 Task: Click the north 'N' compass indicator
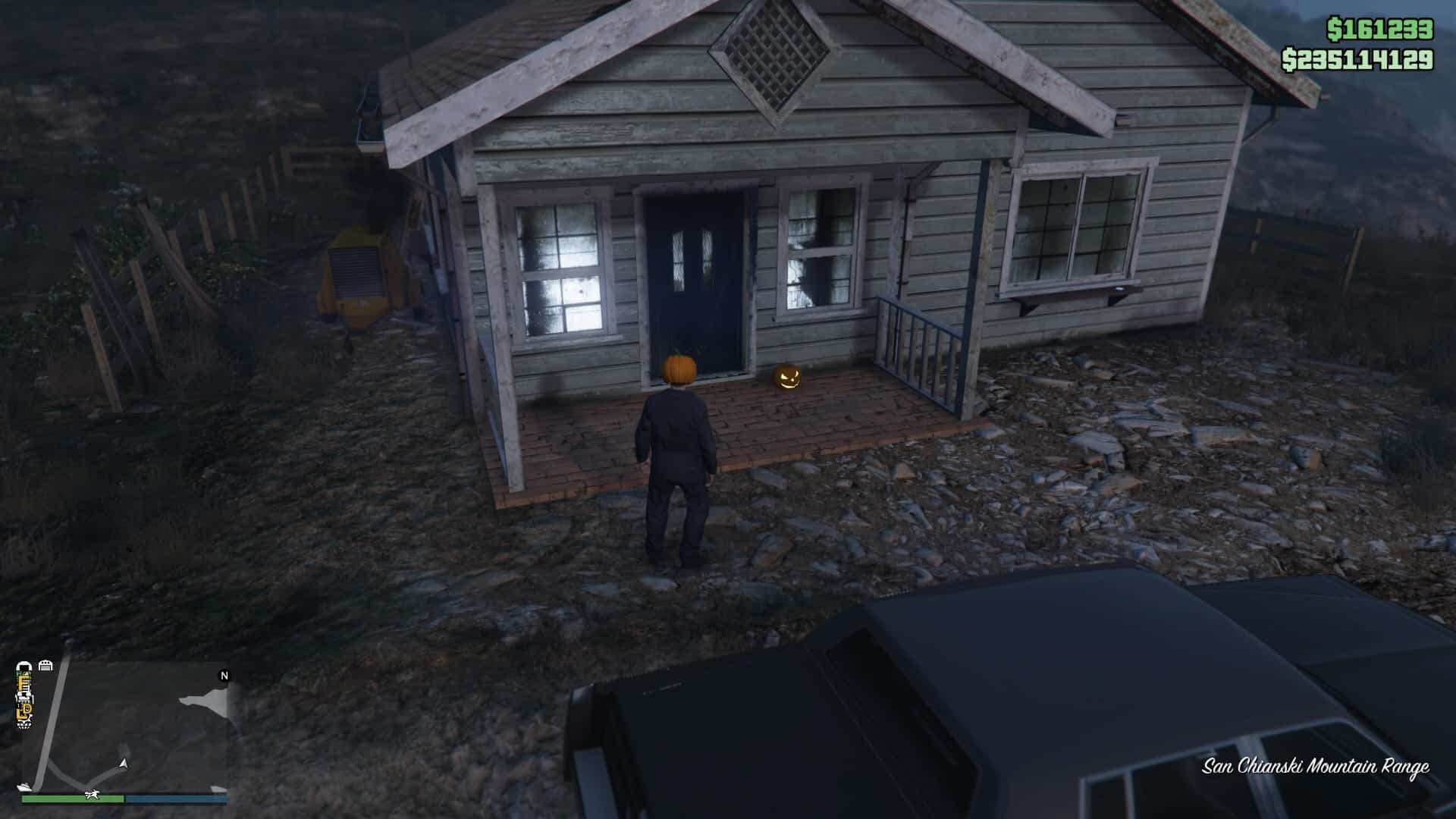click(x=224, y=676)
